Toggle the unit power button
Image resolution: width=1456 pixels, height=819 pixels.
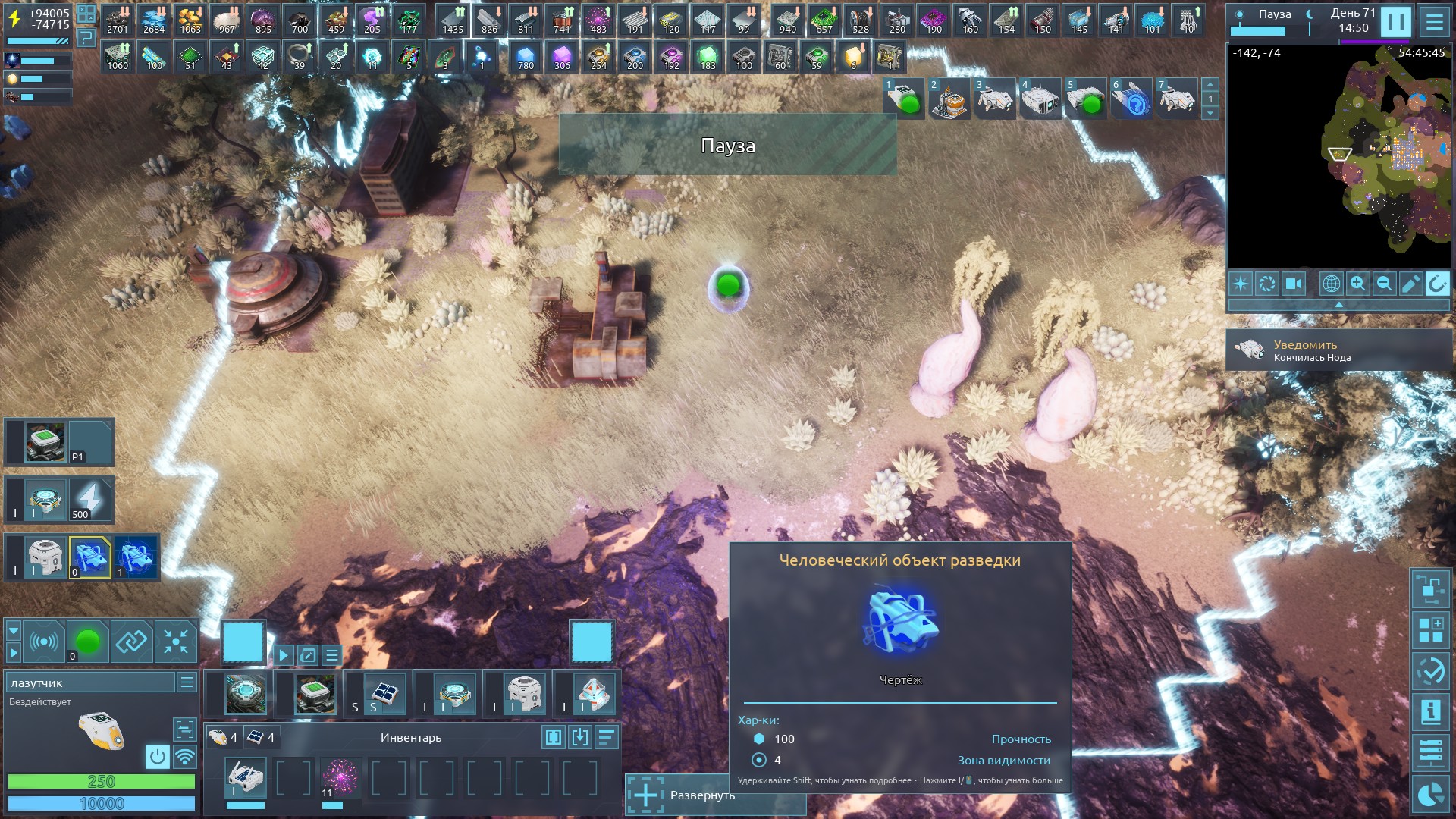(157, 756)
